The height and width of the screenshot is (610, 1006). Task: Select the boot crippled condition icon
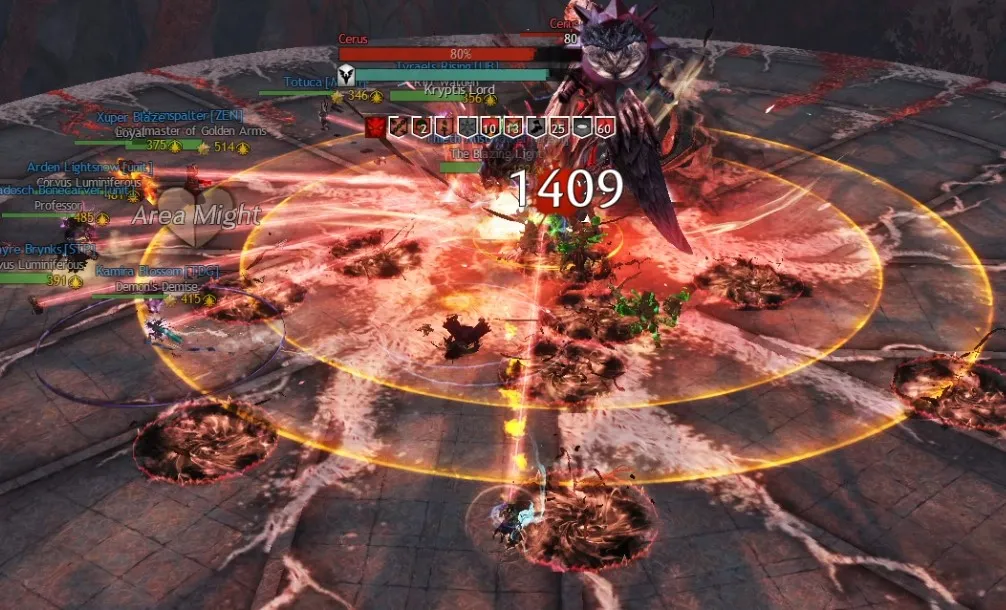535,126
